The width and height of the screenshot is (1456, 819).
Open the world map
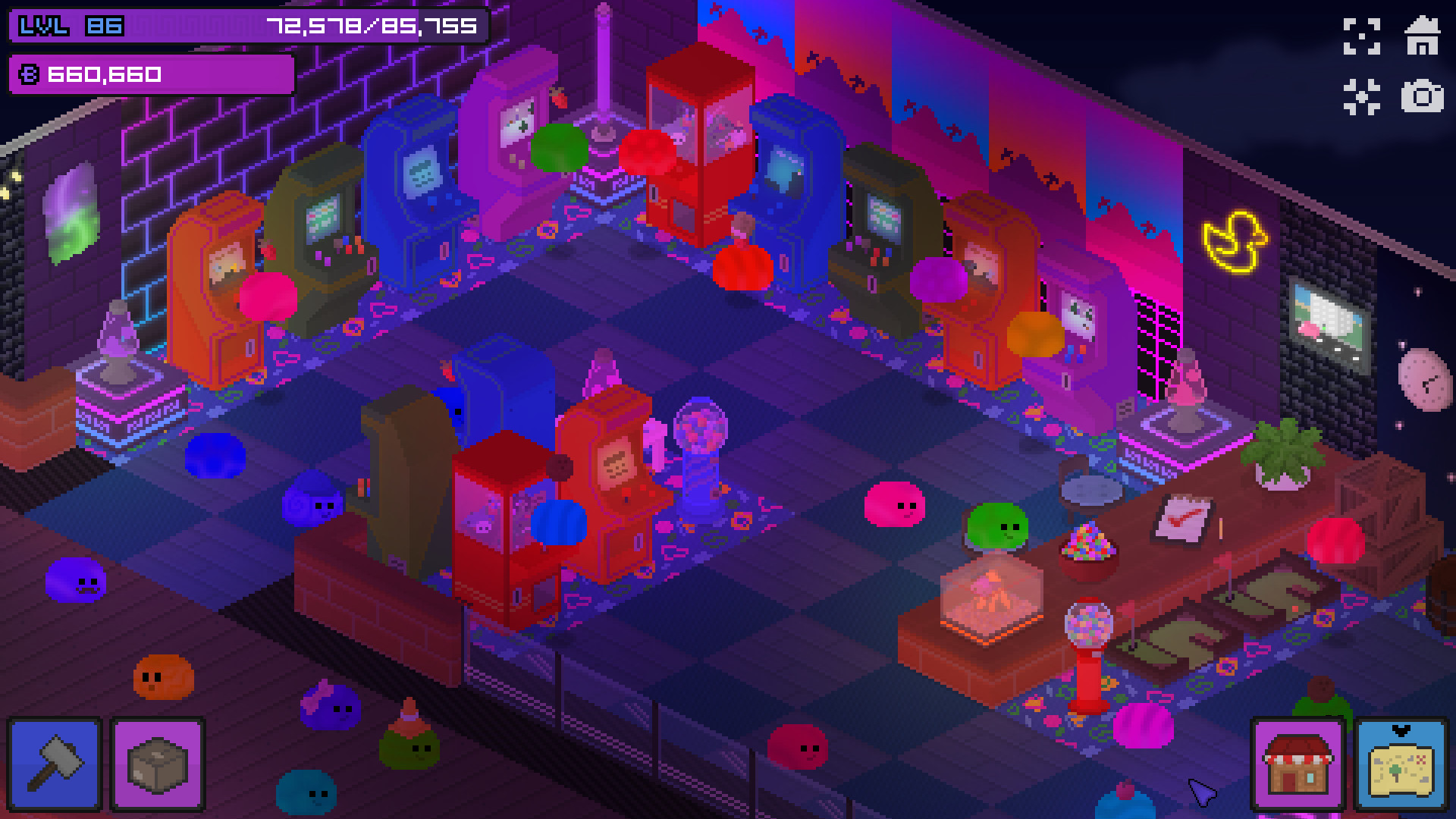(1403, 766)
